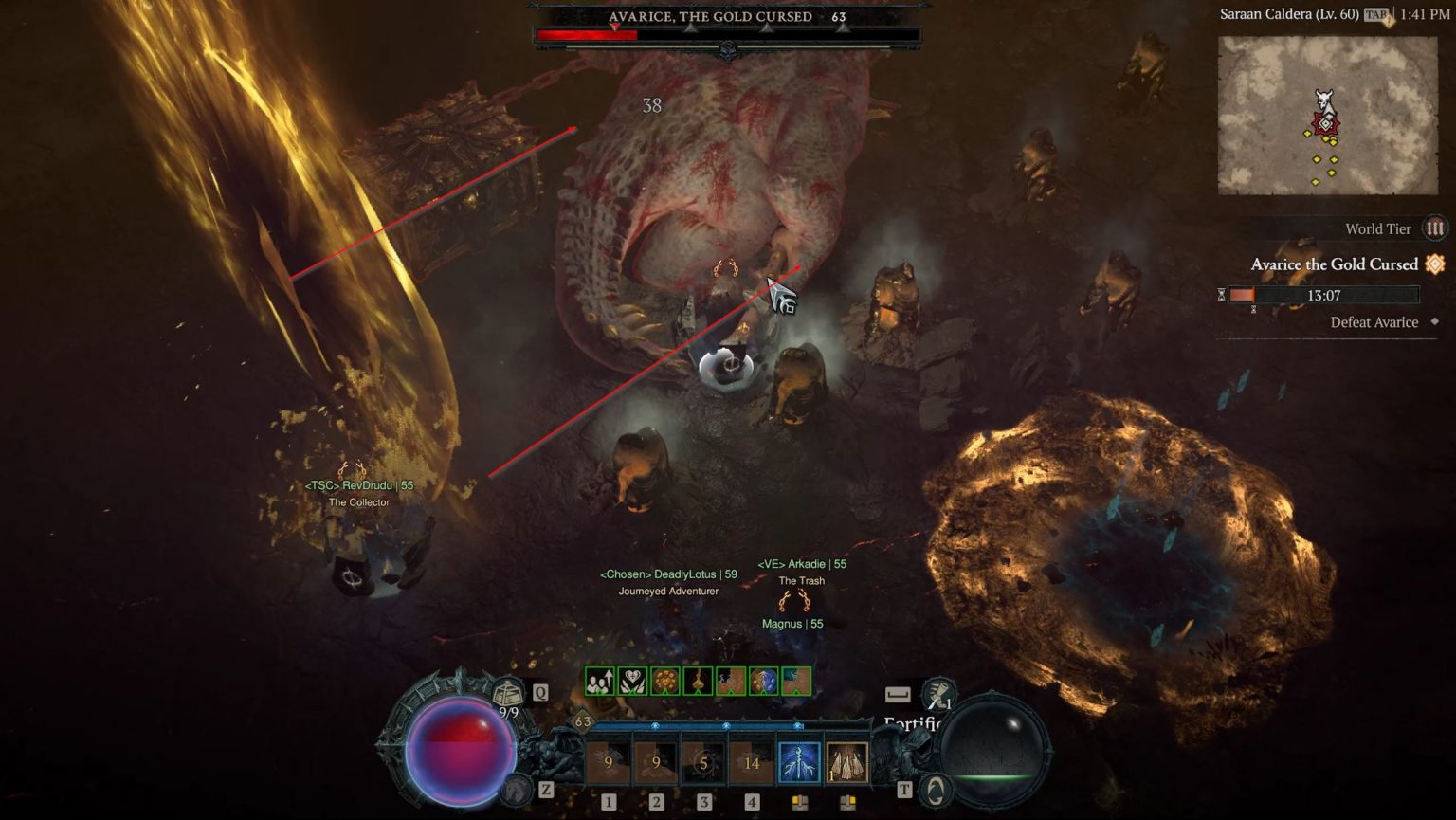Viewport: 1456px width, 820px height.
Task: Click the skill in slot 1 with 9 charges
Action: click(x=608, y=763)
